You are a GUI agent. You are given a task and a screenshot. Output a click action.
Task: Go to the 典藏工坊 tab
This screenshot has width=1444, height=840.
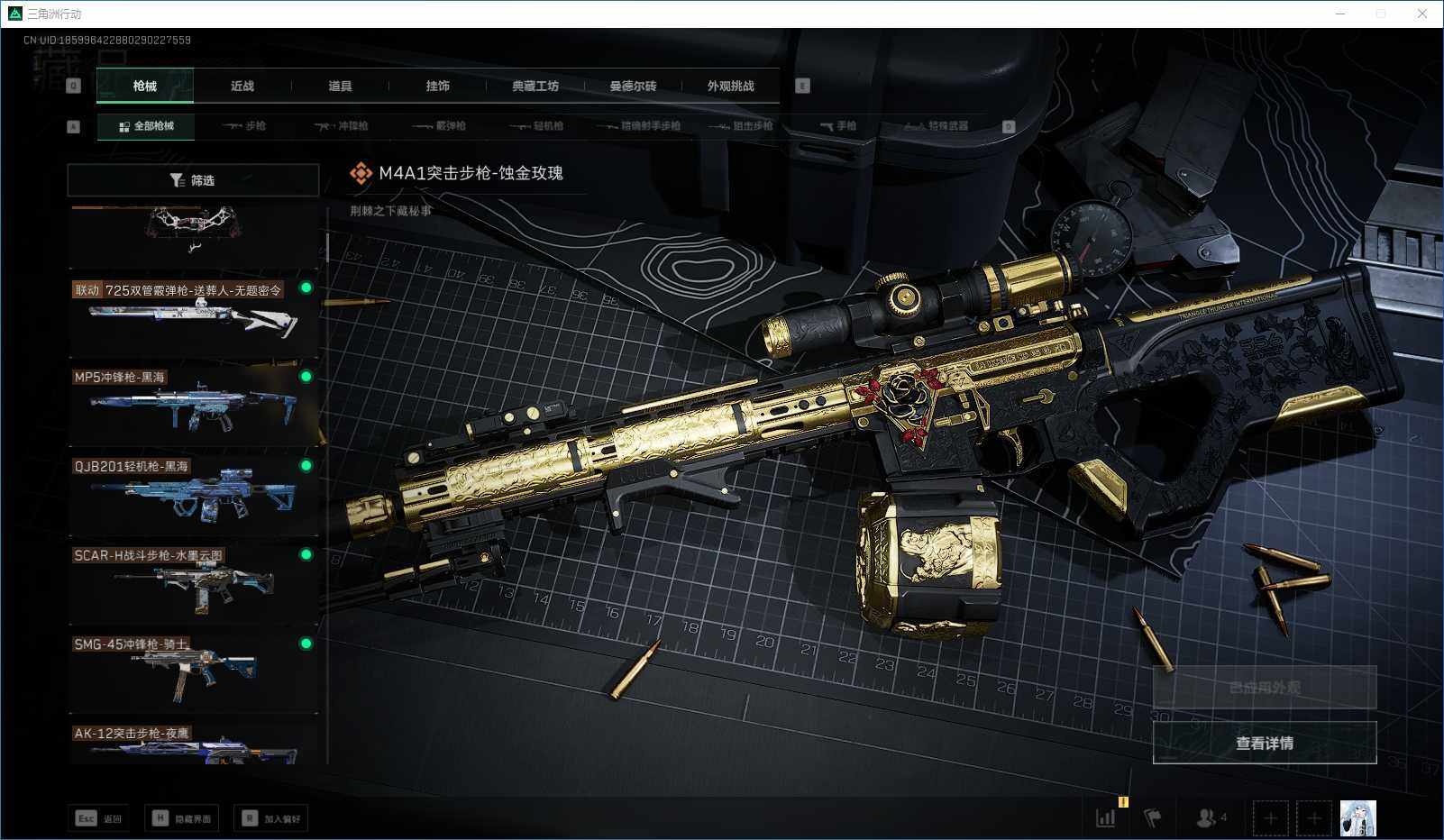click(535, 86)
